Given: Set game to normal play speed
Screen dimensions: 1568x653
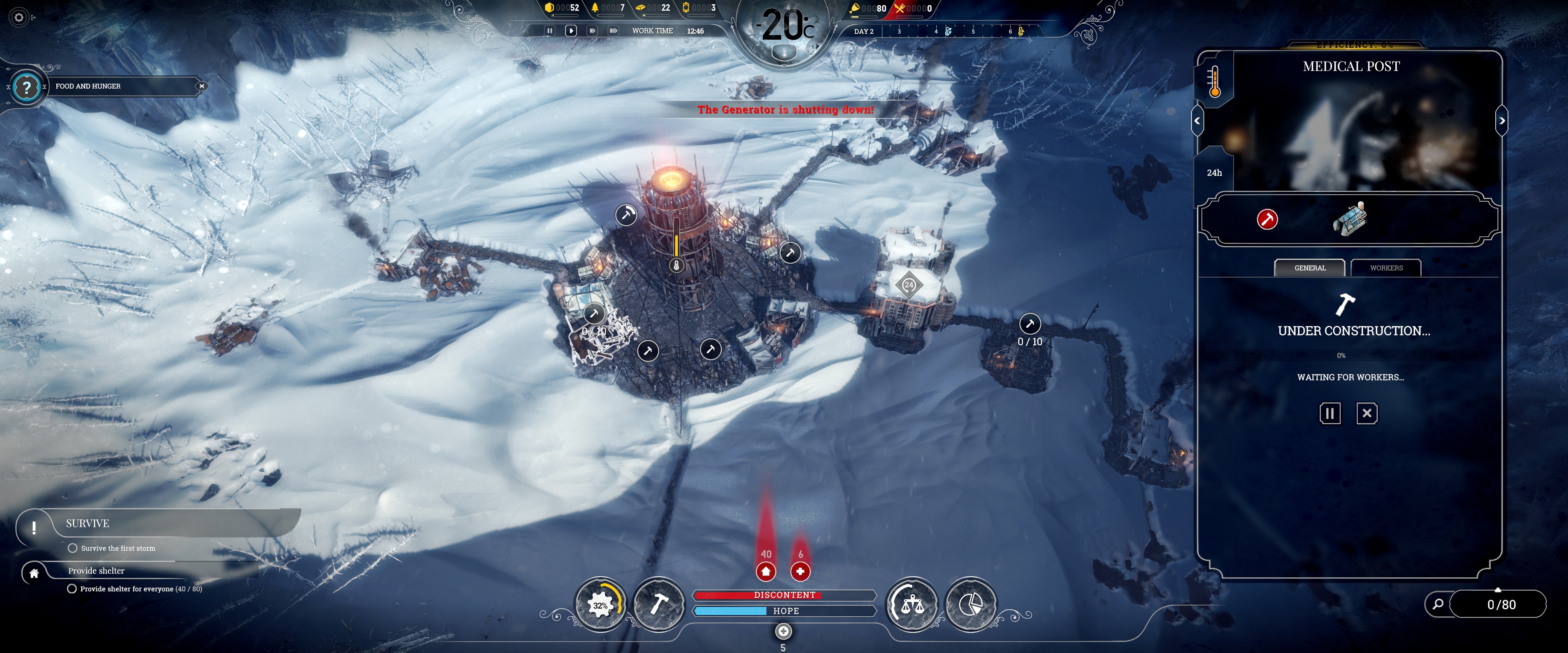Looking at the screenshot, I should 571,31.
